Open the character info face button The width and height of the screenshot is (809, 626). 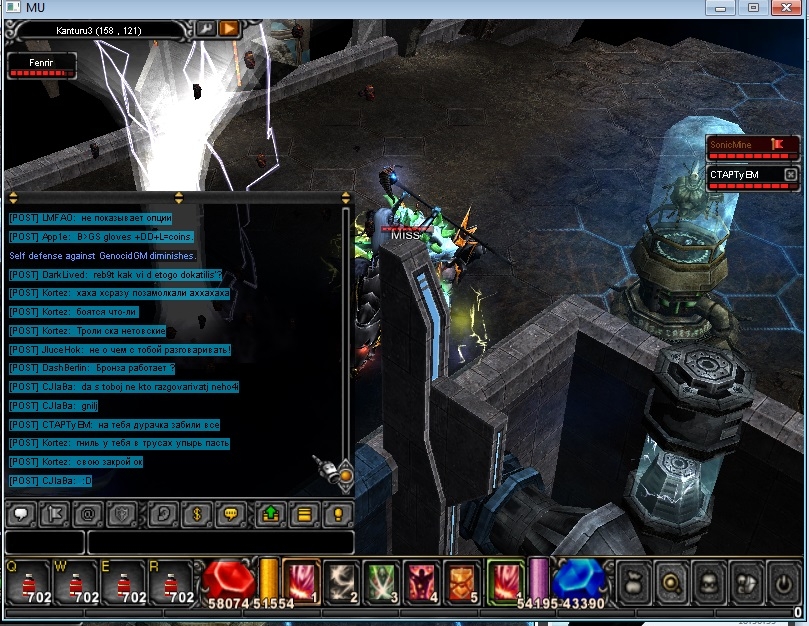(707, 583)
